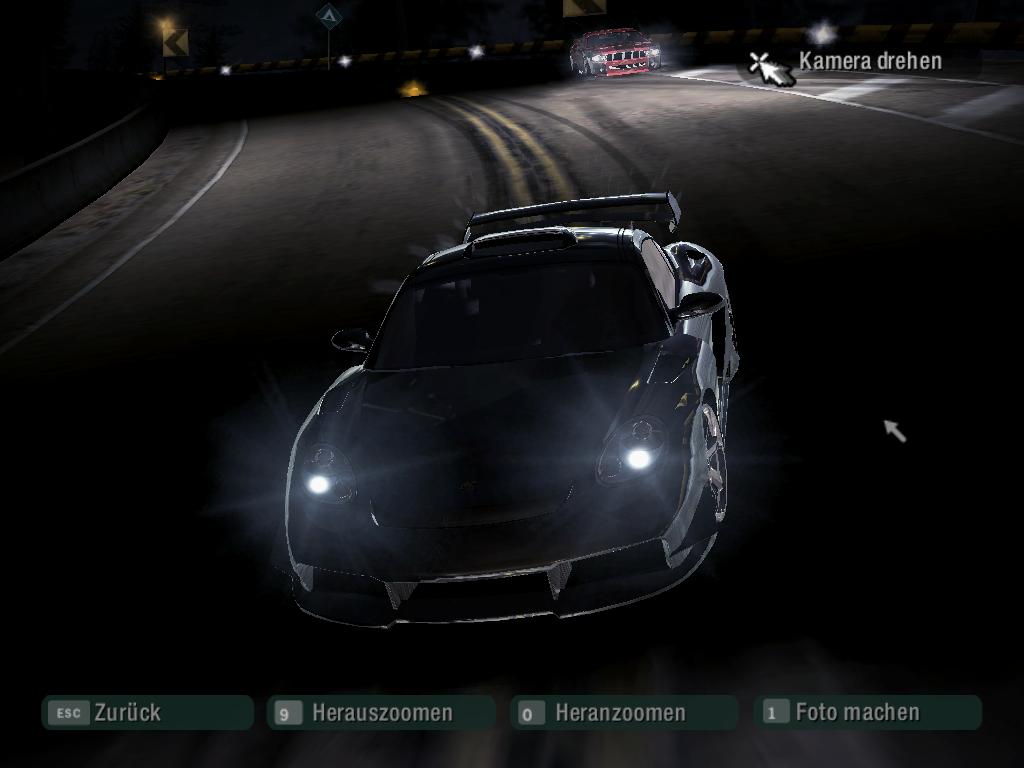Select the Herauszoomen zoom-out button
This screenshot has height=768, width=1024.
click(x=381, y=713)
